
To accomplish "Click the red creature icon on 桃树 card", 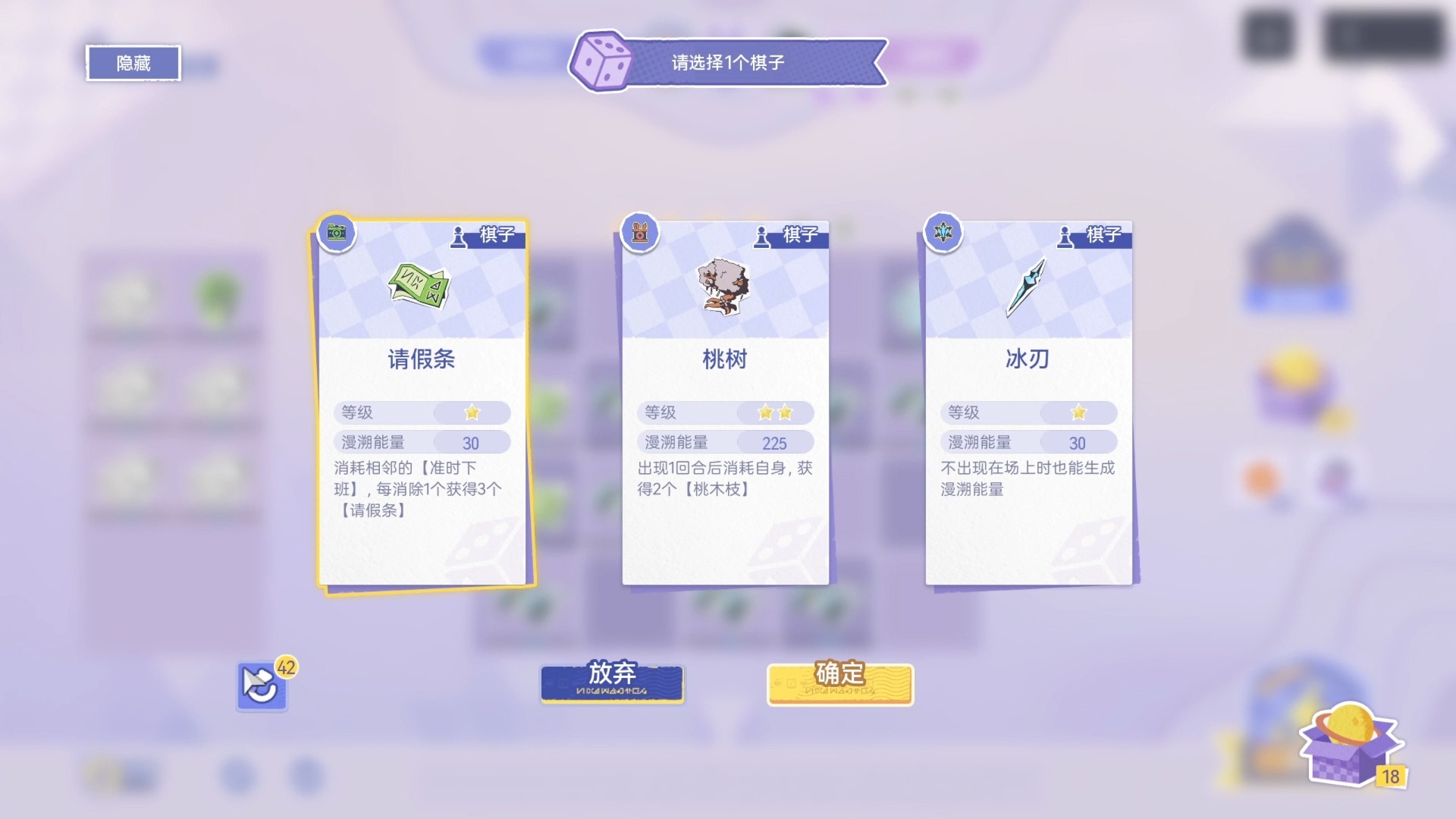I will 639,234.
